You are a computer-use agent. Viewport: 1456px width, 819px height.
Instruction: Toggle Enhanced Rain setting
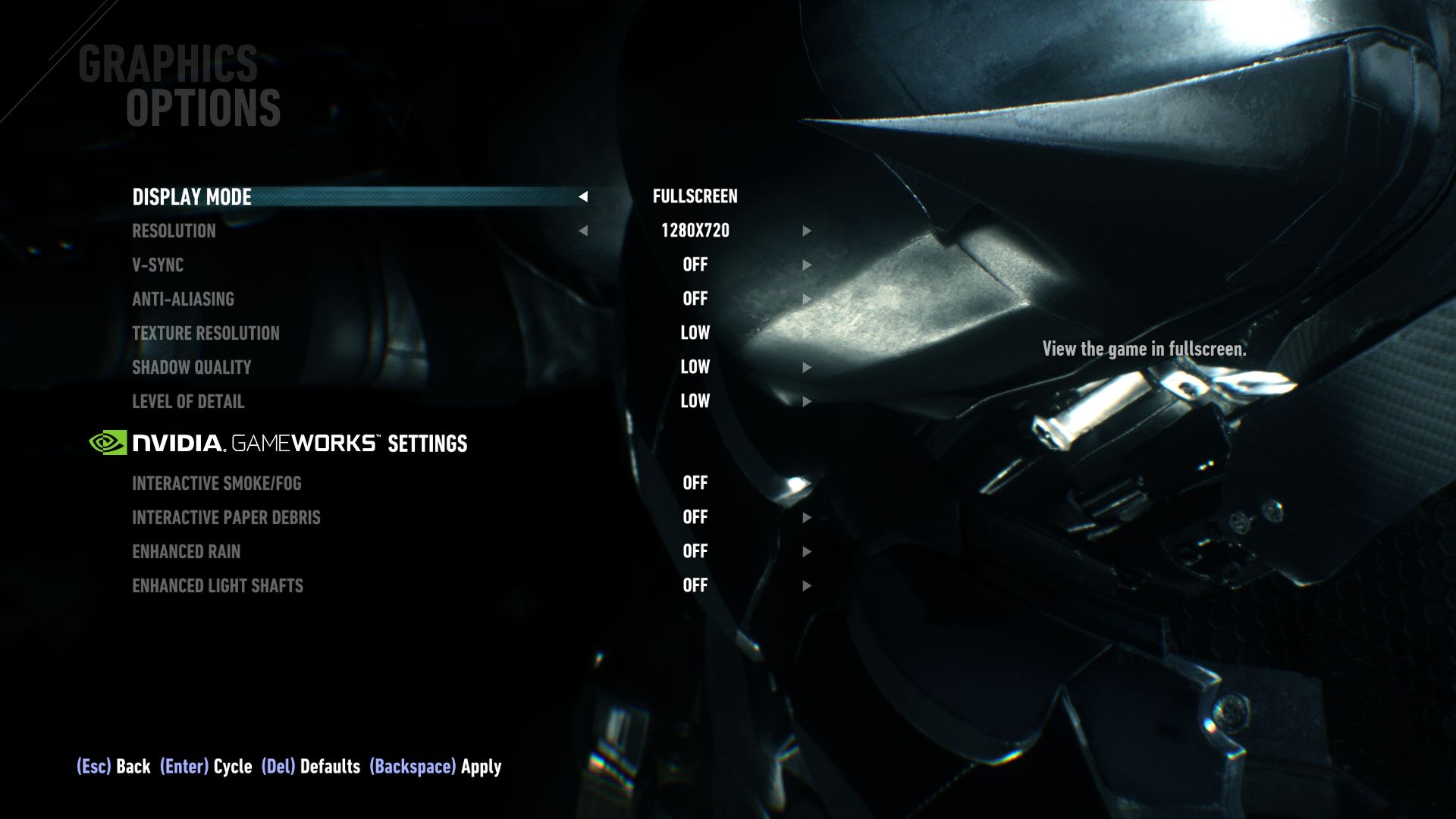coord(695,552)
